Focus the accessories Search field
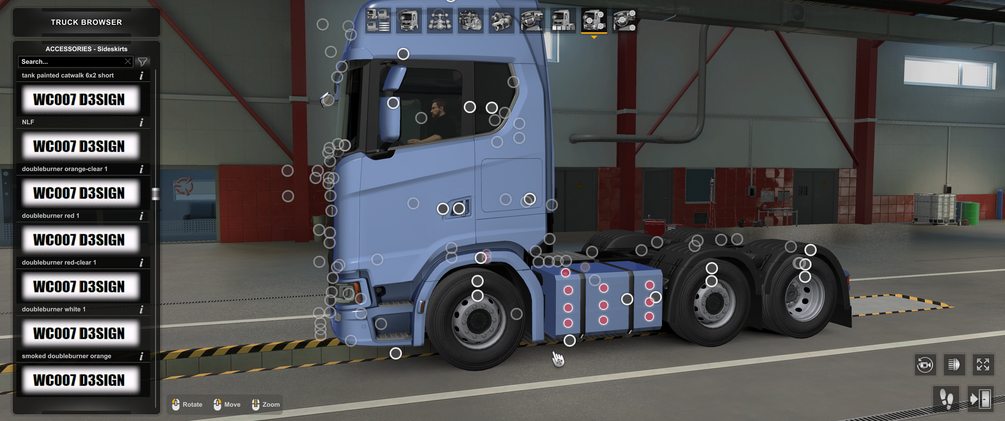The image size is (1005, 421). [70, 62]
